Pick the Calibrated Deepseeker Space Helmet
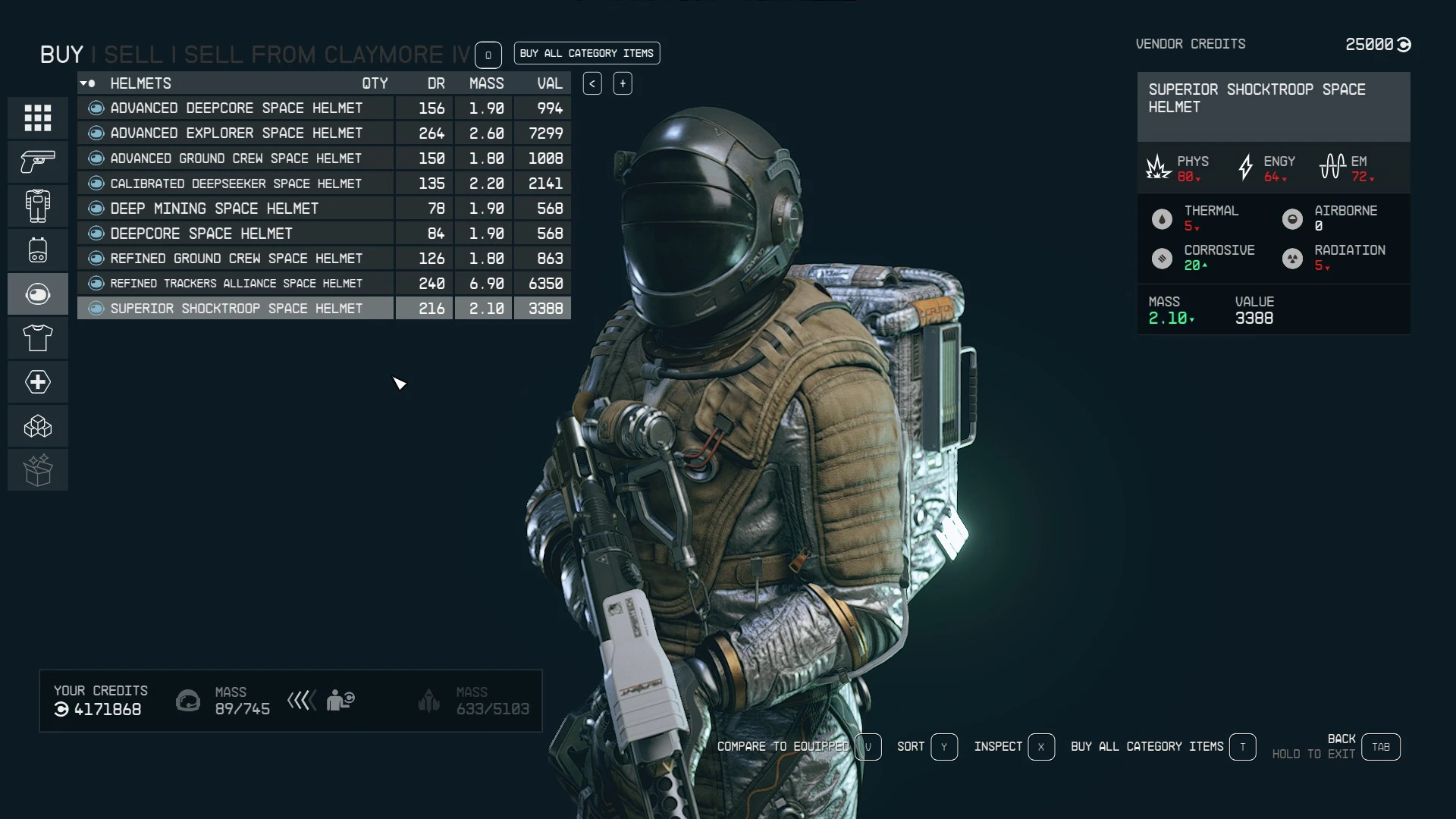 click(x=236, y=184)
